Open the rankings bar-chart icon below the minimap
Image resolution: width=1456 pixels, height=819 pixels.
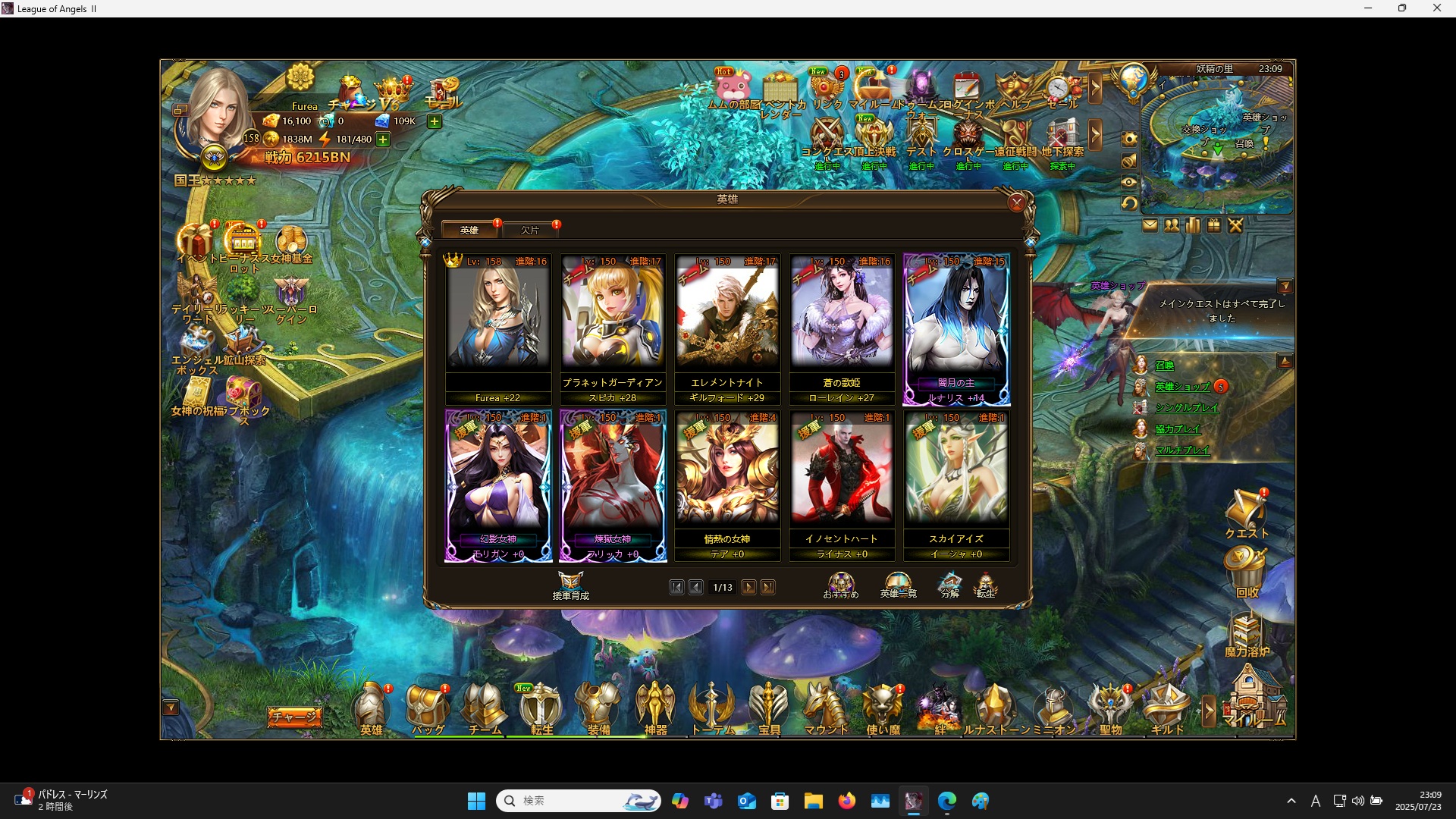click(x=1192, y=225)
